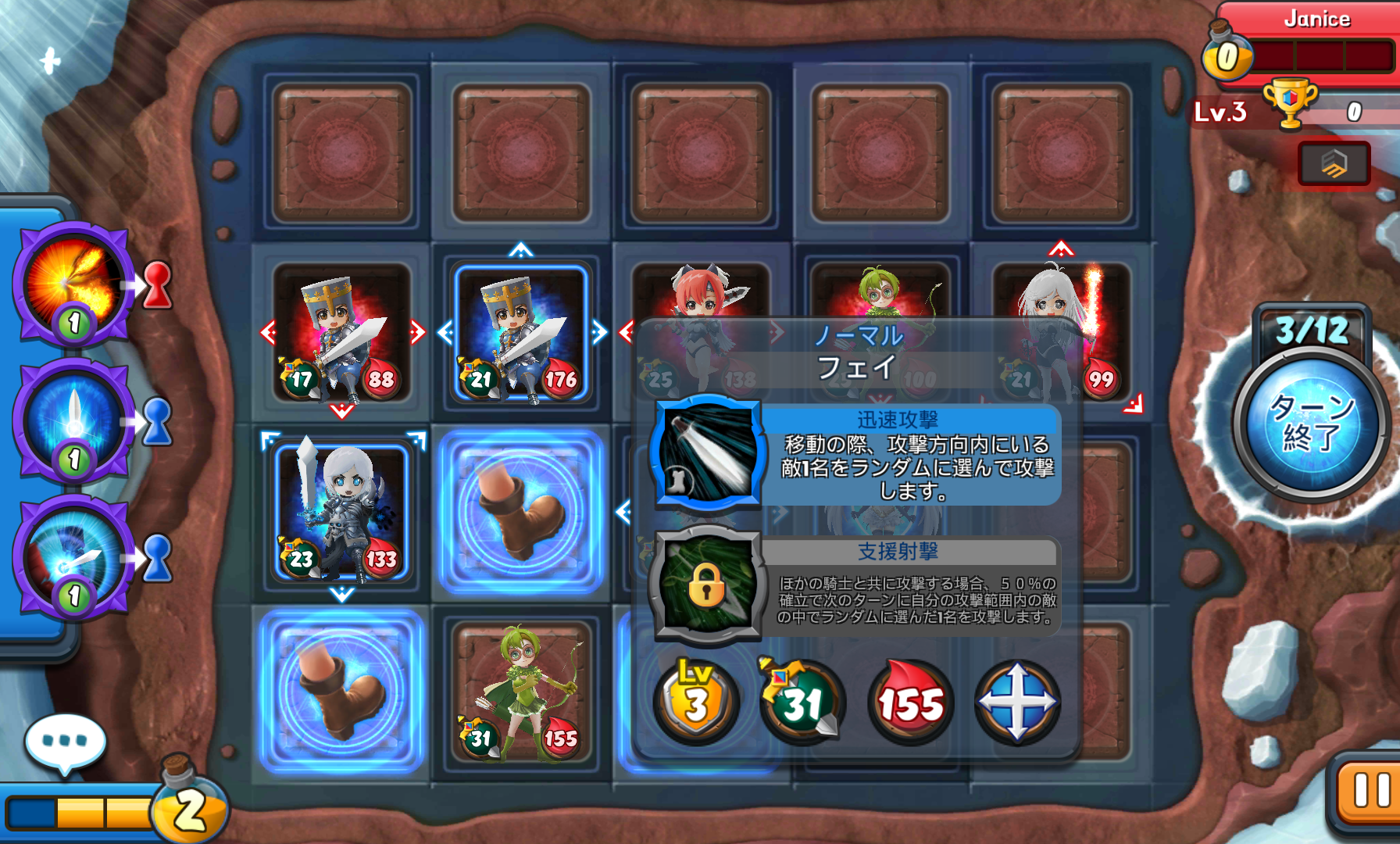
Task: Tap the locked 支援射撃 skill icon
Action: point(708,584)
